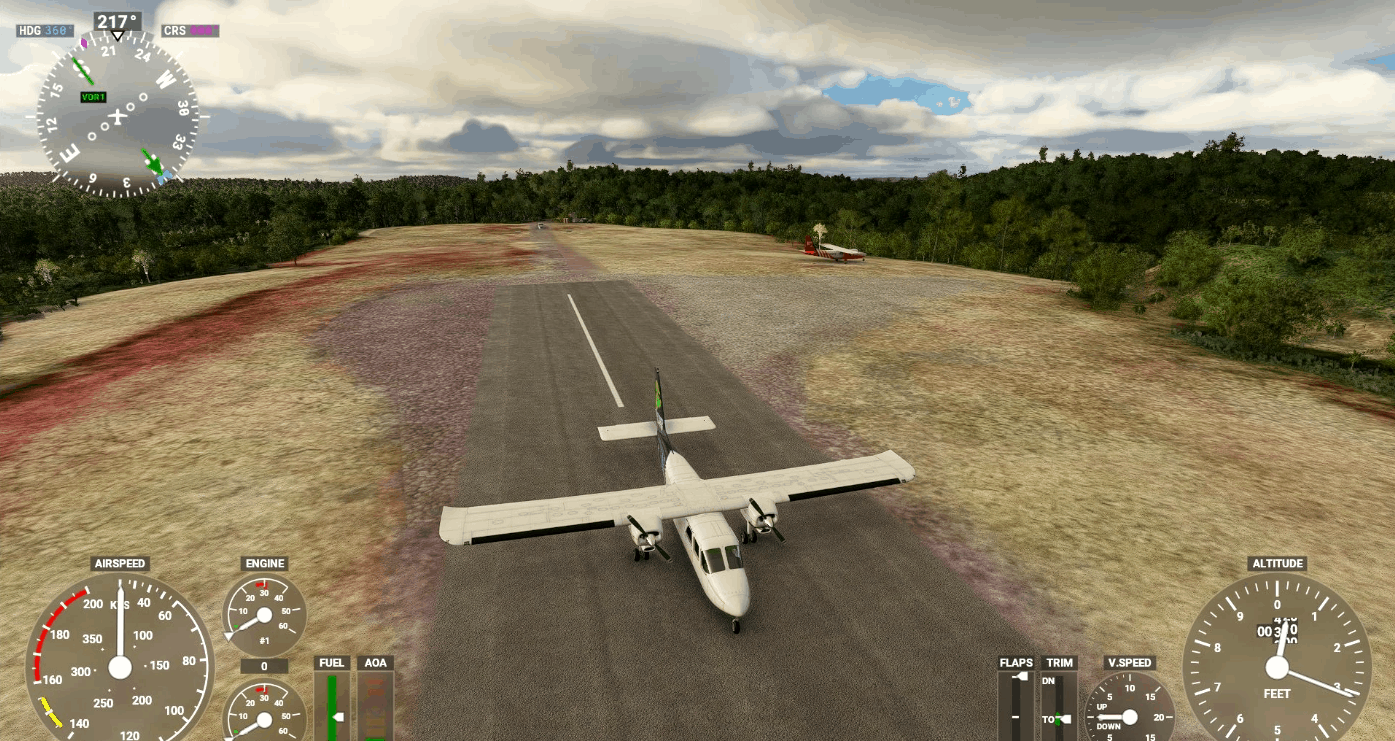This screenshot has width=1395, height=741.
Task: Select the CRS course box
Action: (x=190, y=31)
